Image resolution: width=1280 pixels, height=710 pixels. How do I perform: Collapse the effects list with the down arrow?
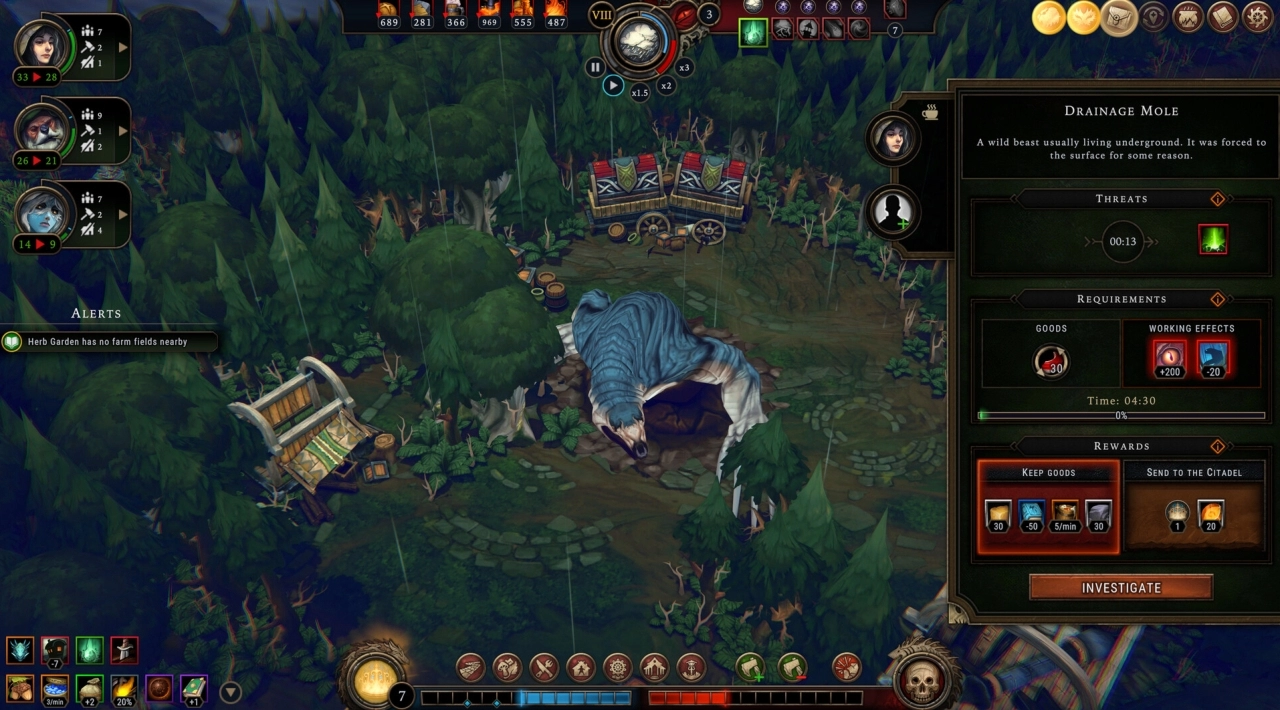pos(230,691)
